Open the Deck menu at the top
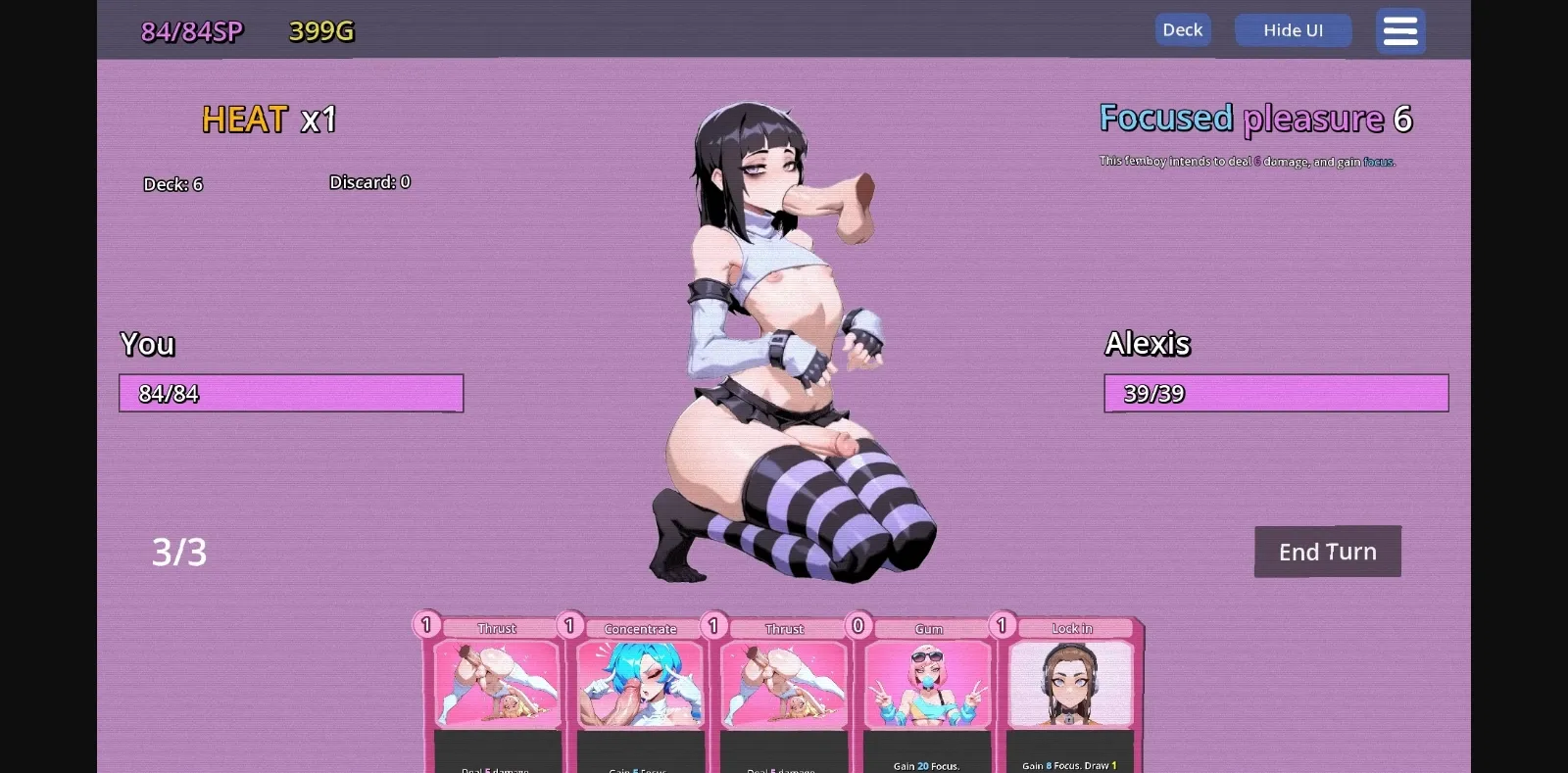The image size is (1568, 773). click(1182, 29)
